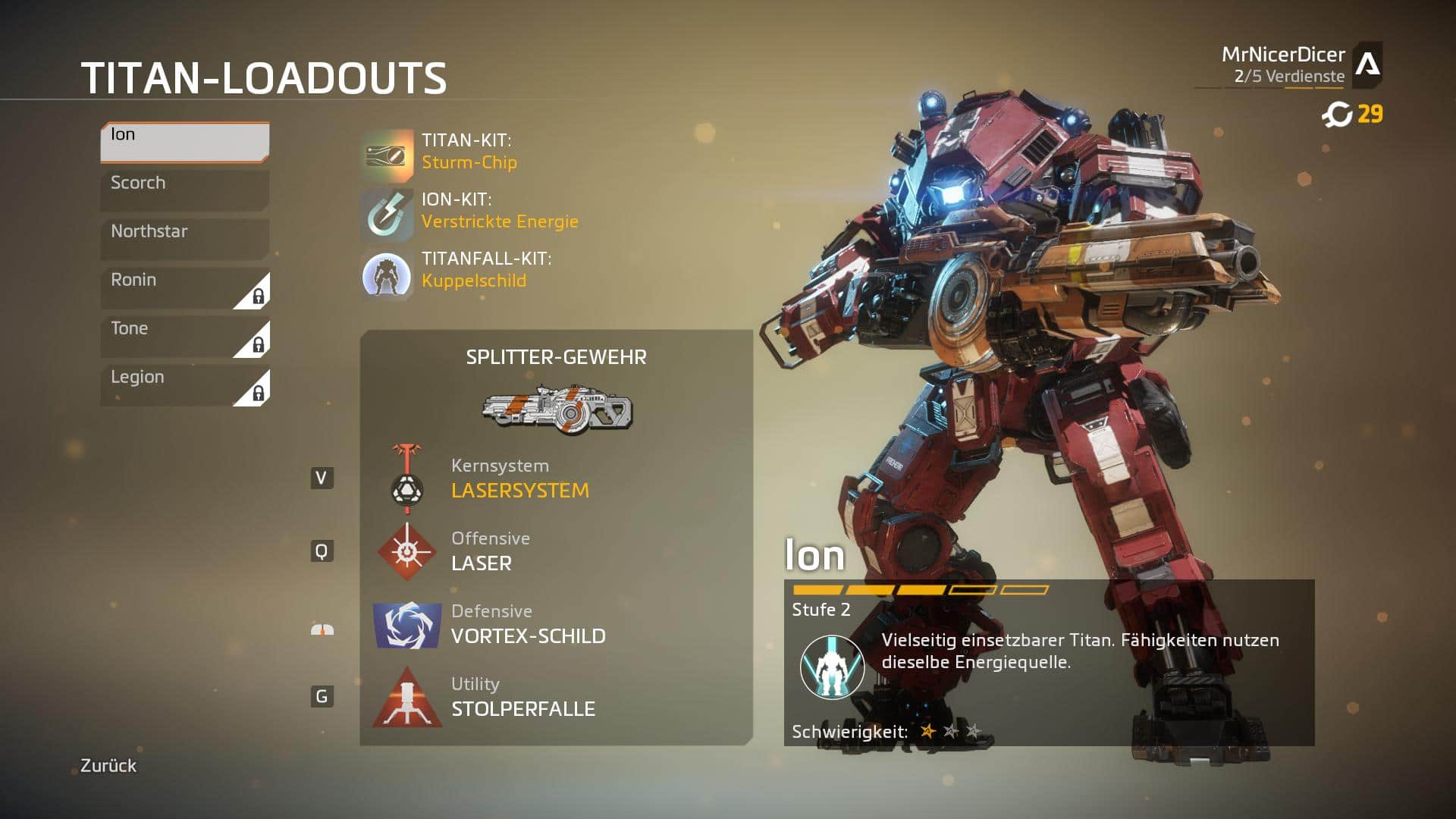Viewport: 1456px width, 819px height.
Task: Choose the Scorch titan loadout
Action: pos(184,190)
